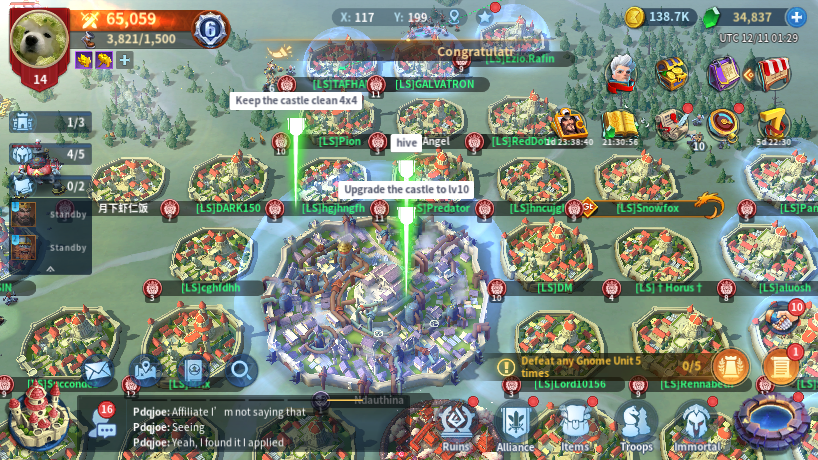
Task: Open the Immortal menu
Action: pyautogui.click(x=696, y=426)
